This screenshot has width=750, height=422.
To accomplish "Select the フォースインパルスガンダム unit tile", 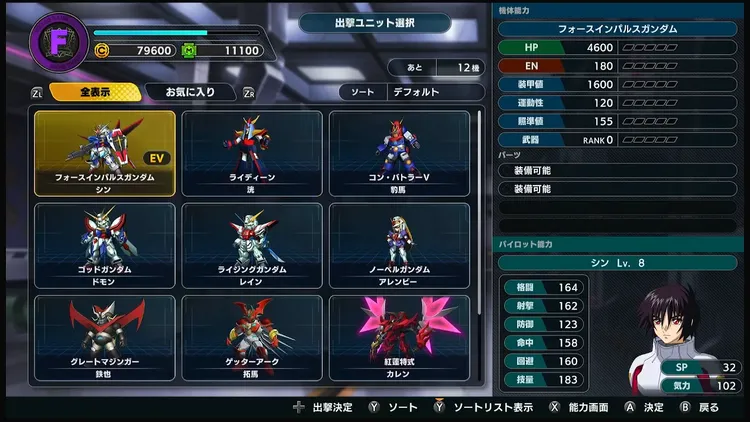I will tap(105, 152).
